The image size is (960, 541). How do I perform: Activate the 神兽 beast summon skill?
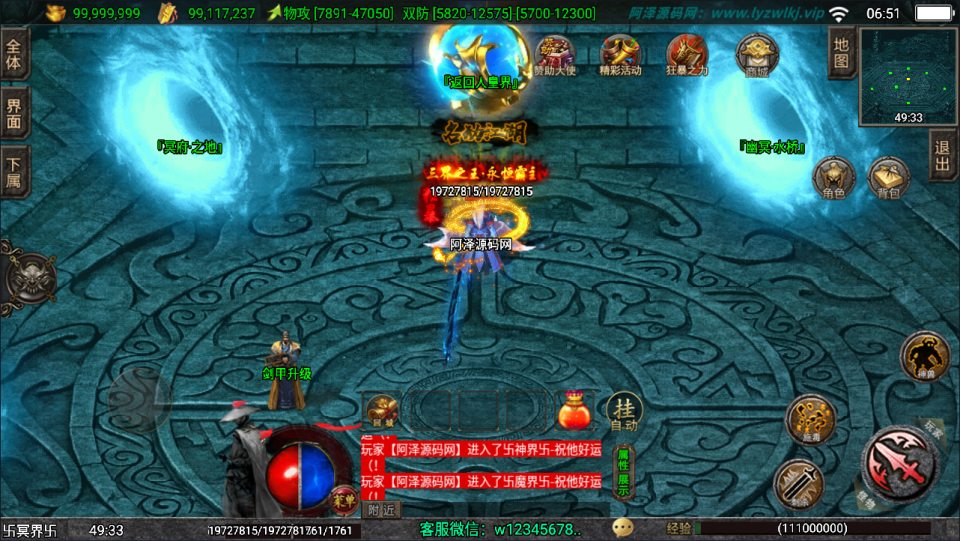924,355
